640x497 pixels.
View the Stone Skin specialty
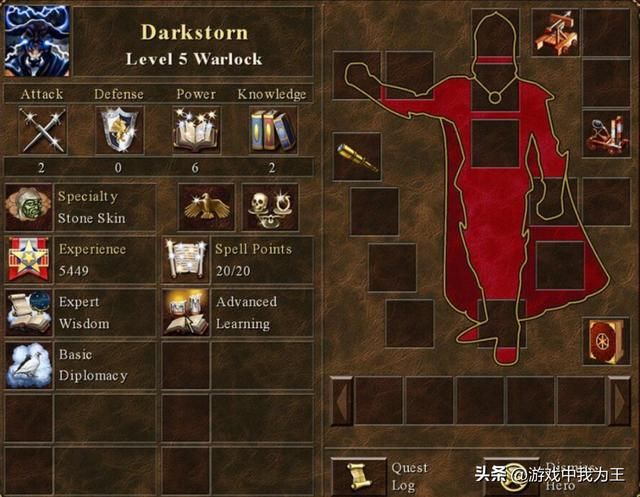coord(28,207)
